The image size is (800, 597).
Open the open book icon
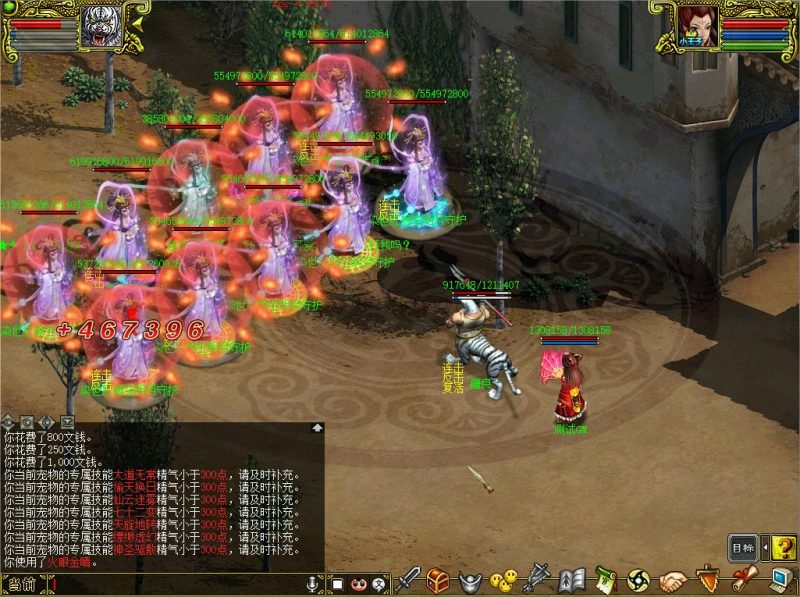pos(572,579)
